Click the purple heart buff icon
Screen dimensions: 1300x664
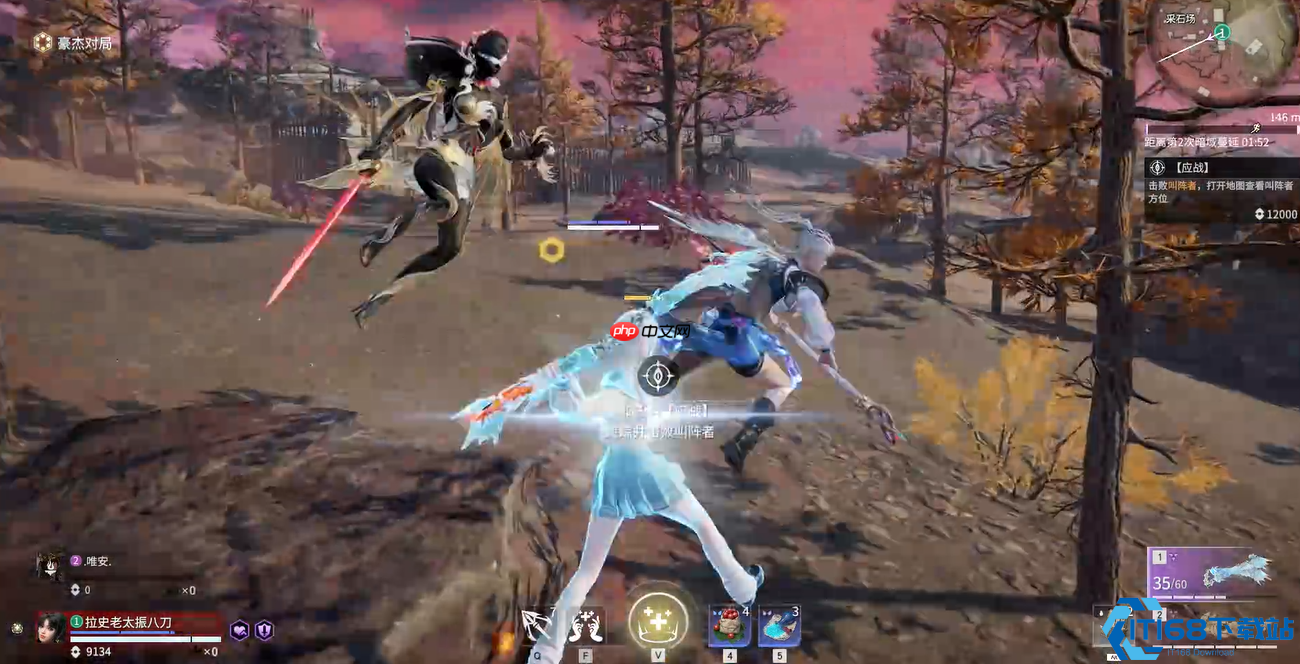coord(240,630)
